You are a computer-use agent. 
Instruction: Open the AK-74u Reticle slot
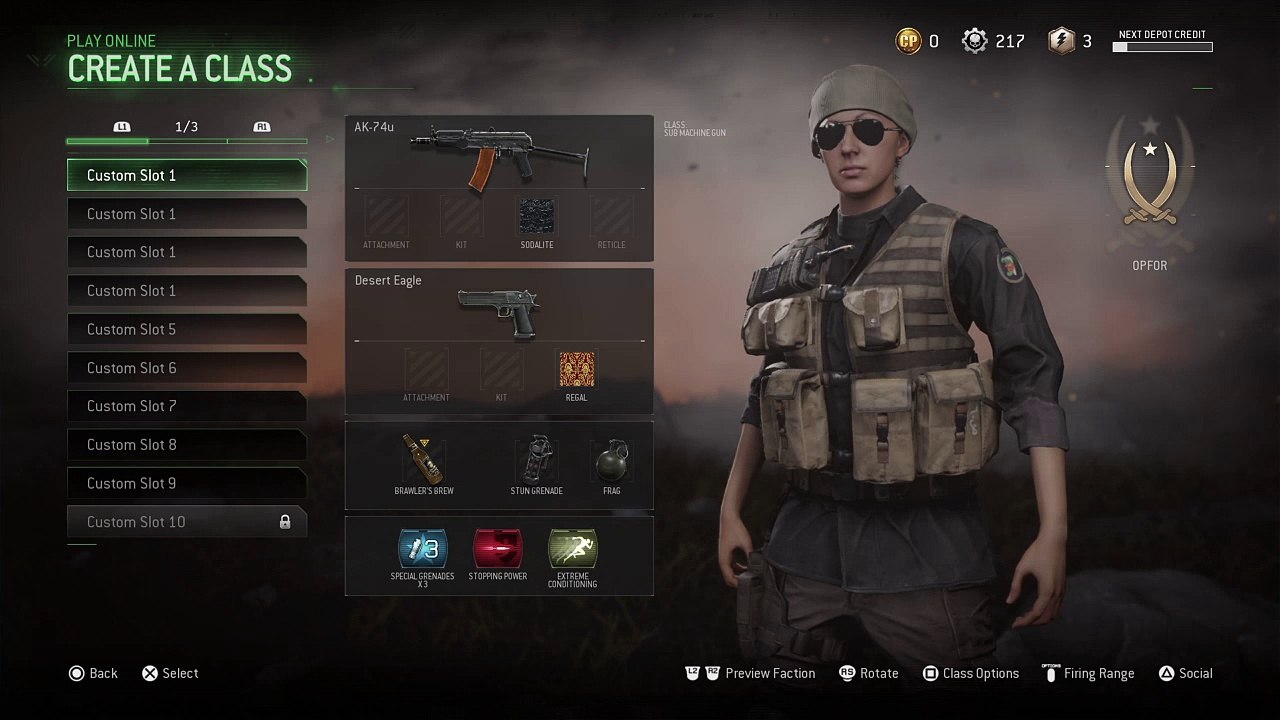coord(611,217)
